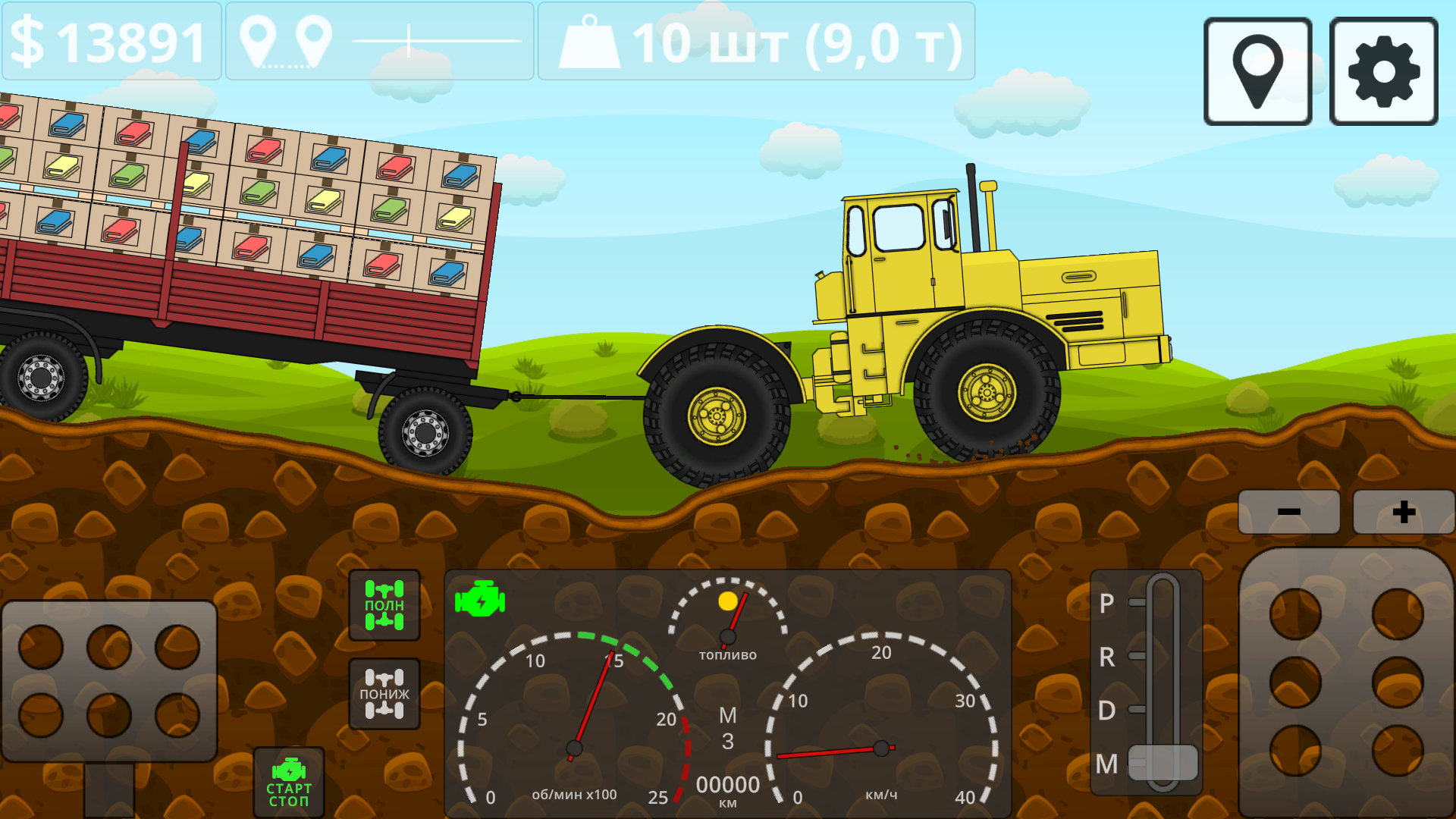The width and height of the screenshot is (1456, 819).
Task: Zoom out with the minus button
Action: (x=1288, y=511)
